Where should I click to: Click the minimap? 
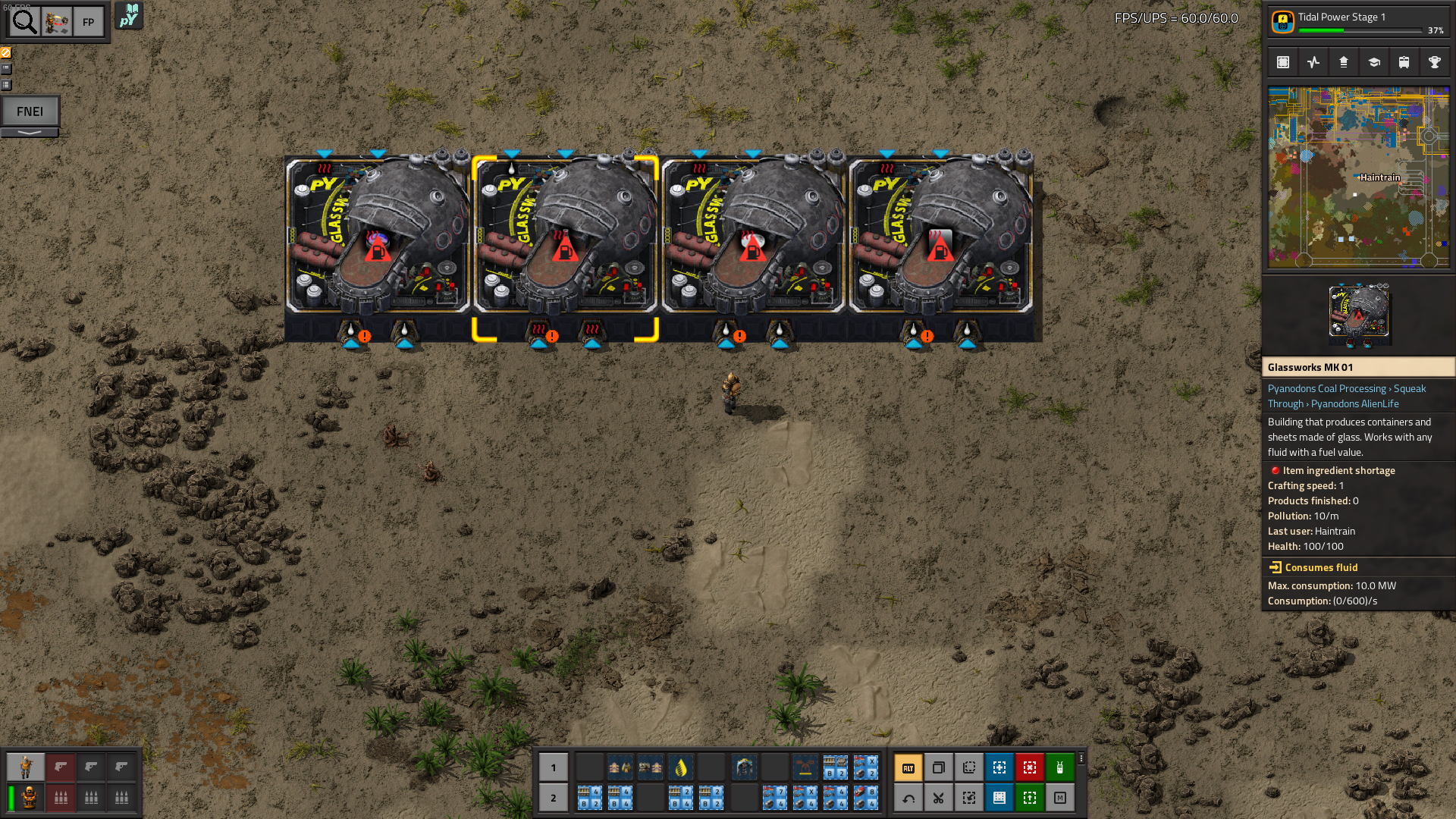pos(1358,177)
